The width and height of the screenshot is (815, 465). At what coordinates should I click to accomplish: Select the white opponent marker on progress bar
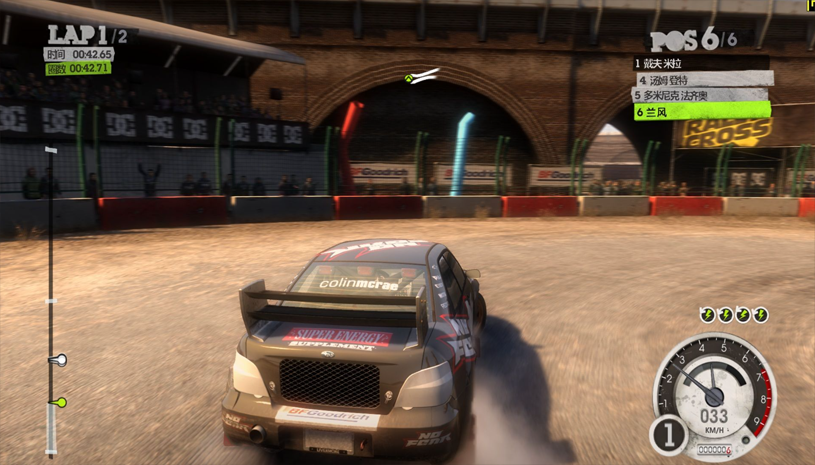point(59,359)
